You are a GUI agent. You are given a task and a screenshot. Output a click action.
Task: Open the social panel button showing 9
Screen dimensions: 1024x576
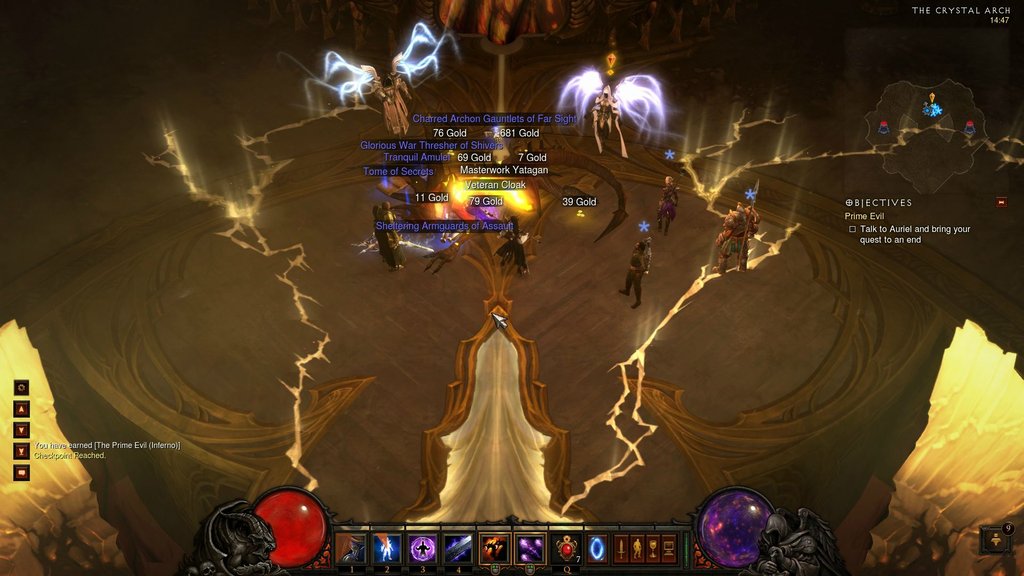pyautogui.click(x=997, y=540)
